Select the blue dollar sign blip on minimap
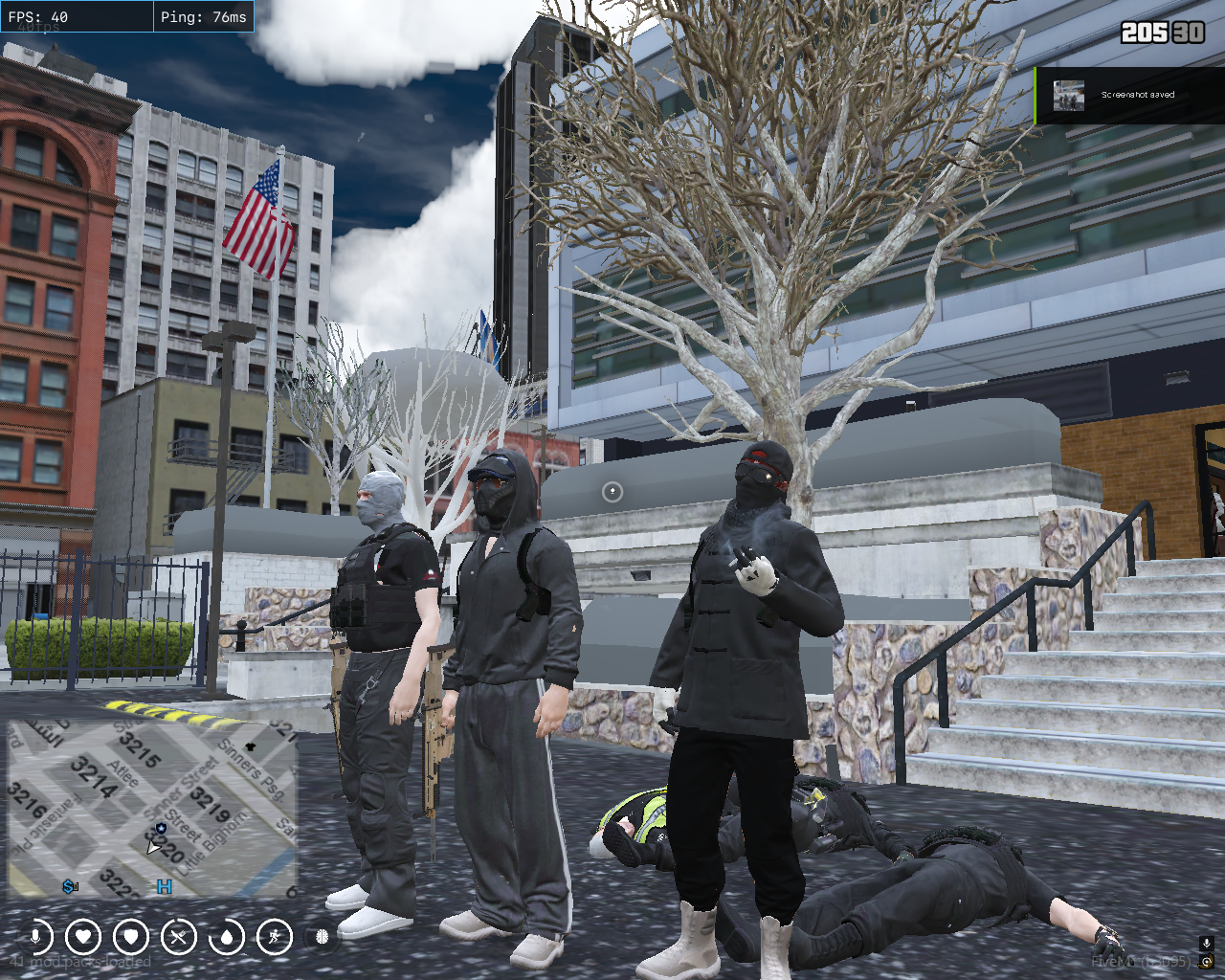 click(x=70, y=887)
